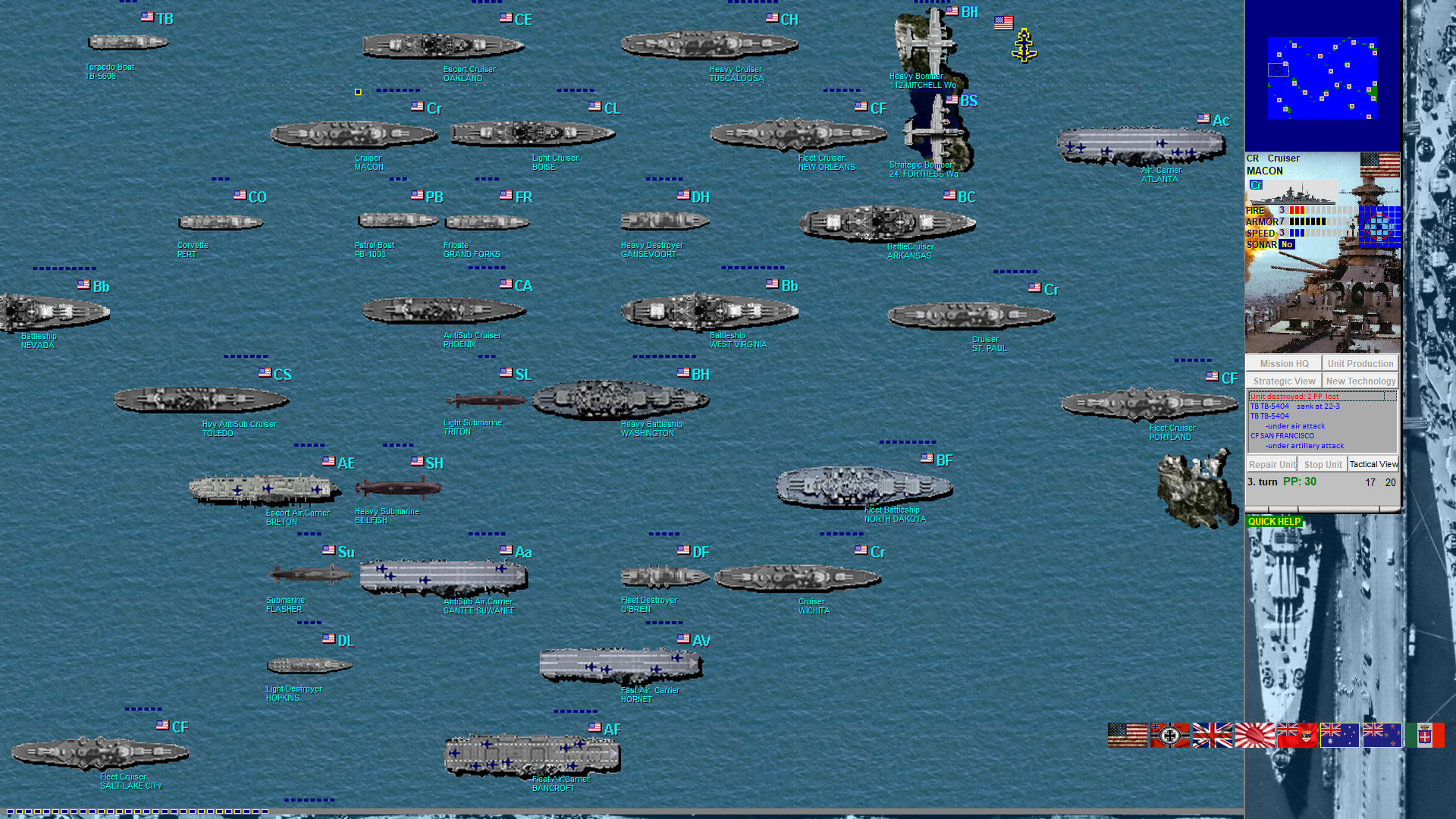Toggle the highlighted Australian flag selection
Image resolution: width=1456 pixels, height=819 pixels.
point(1339,734)
